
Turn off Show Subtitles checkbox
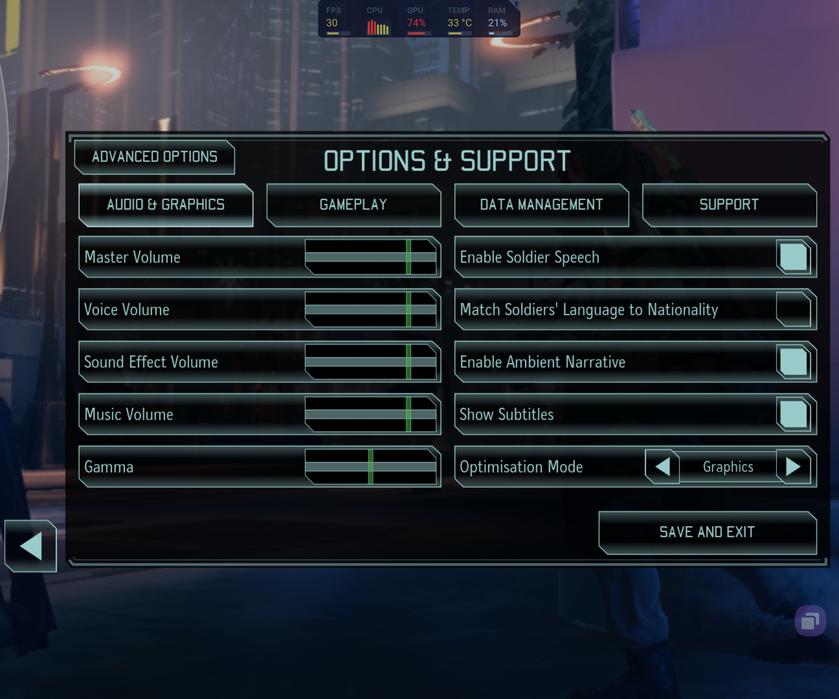[793, 414]
